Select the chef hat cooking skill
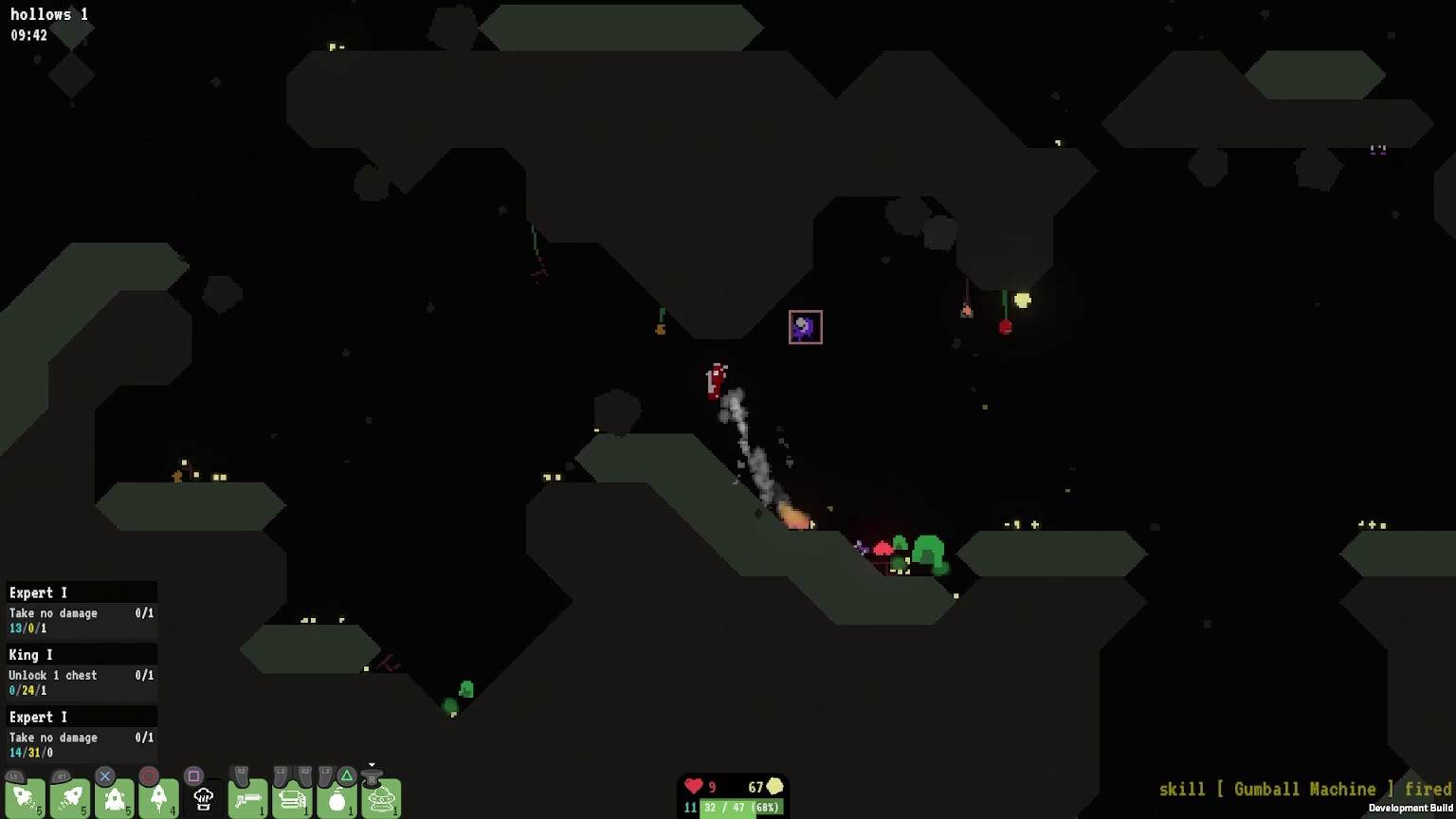 click(x=202, y=798)
